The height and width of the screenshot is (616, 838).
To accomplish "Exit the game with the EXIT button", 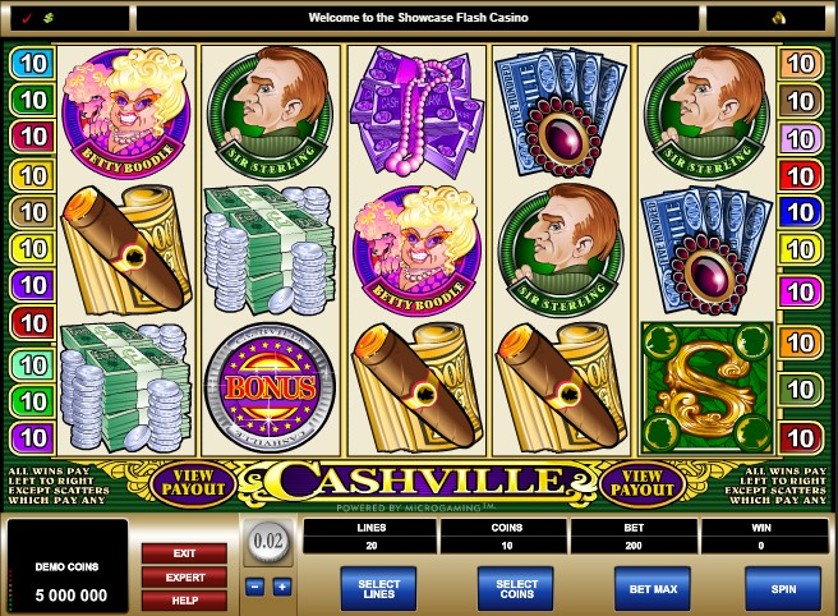I will [184, 553].
